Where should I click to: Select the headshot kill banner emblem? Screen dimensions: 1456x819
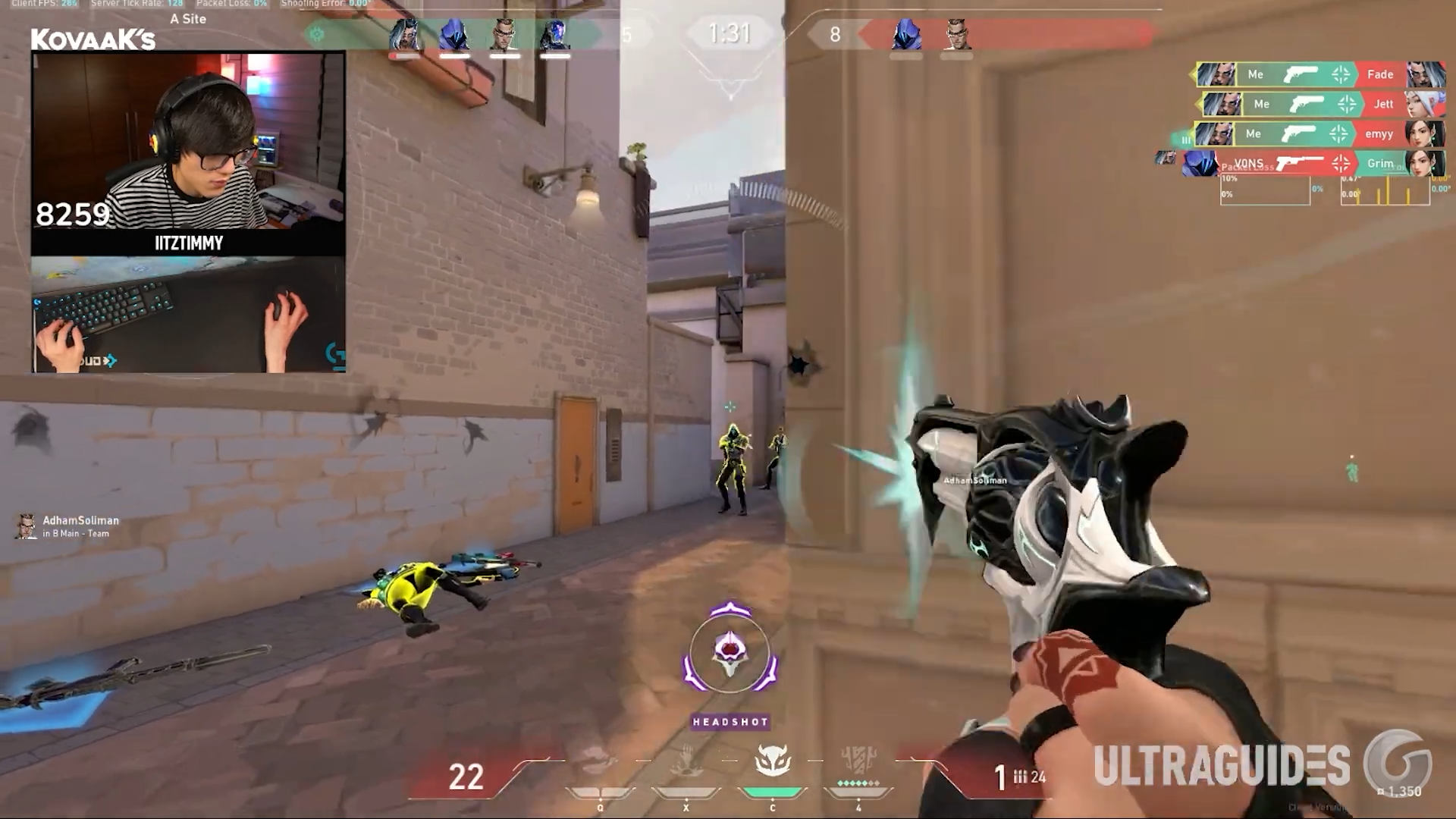point(730,654)
